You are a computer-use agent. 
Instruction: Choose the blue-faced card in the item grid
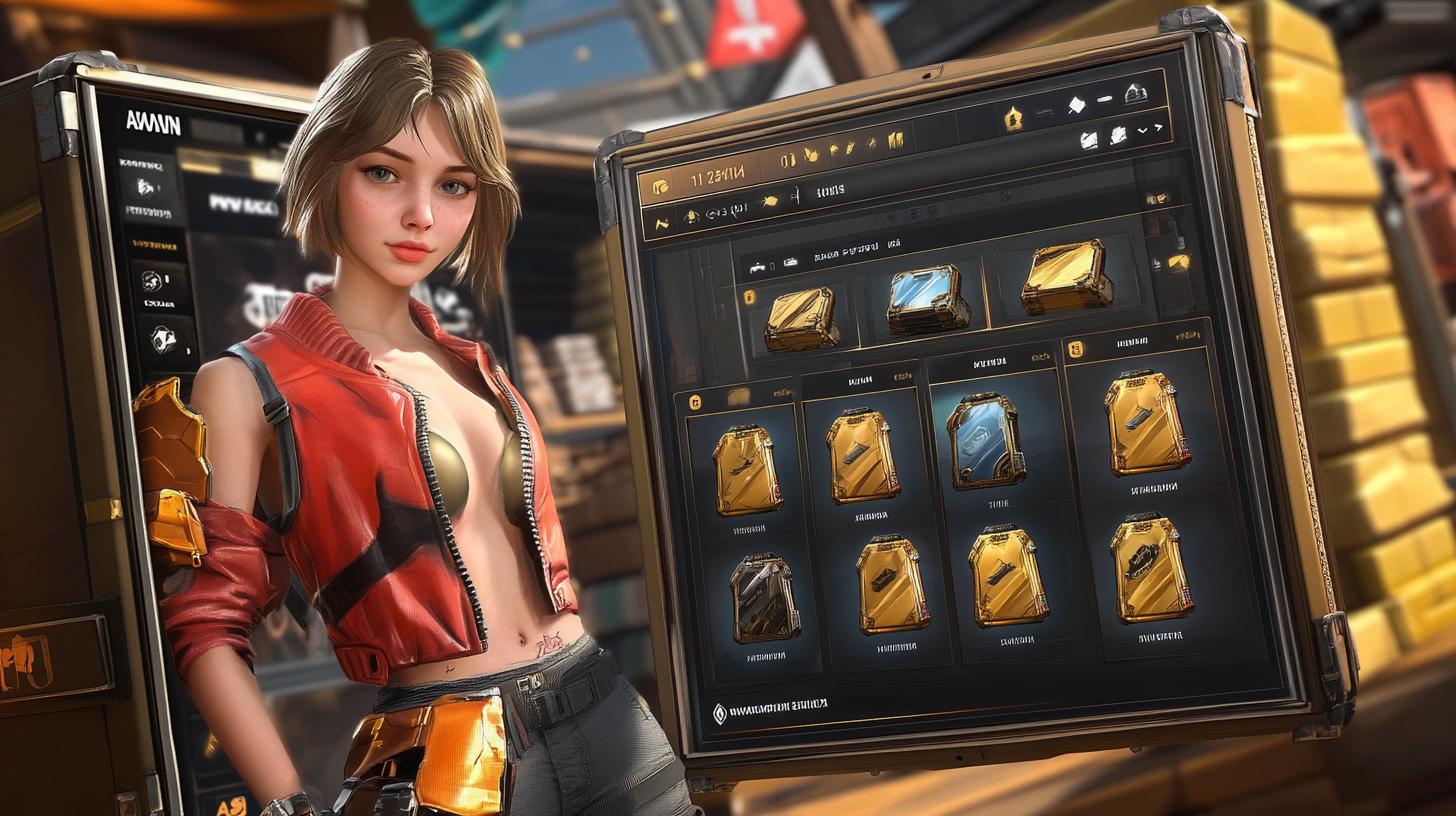tap(985, 440)
